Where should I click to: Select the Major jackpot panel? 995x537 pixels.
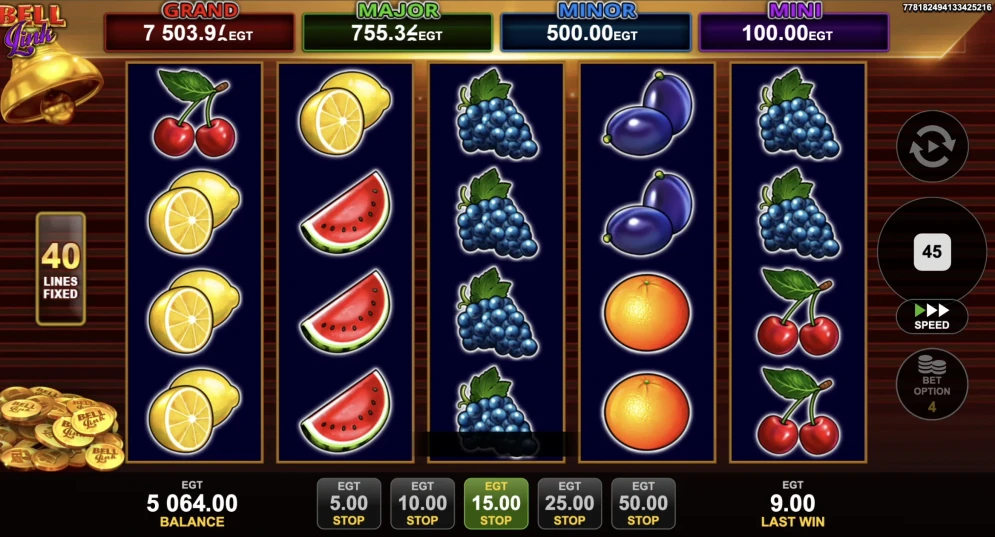pos(397,32)
